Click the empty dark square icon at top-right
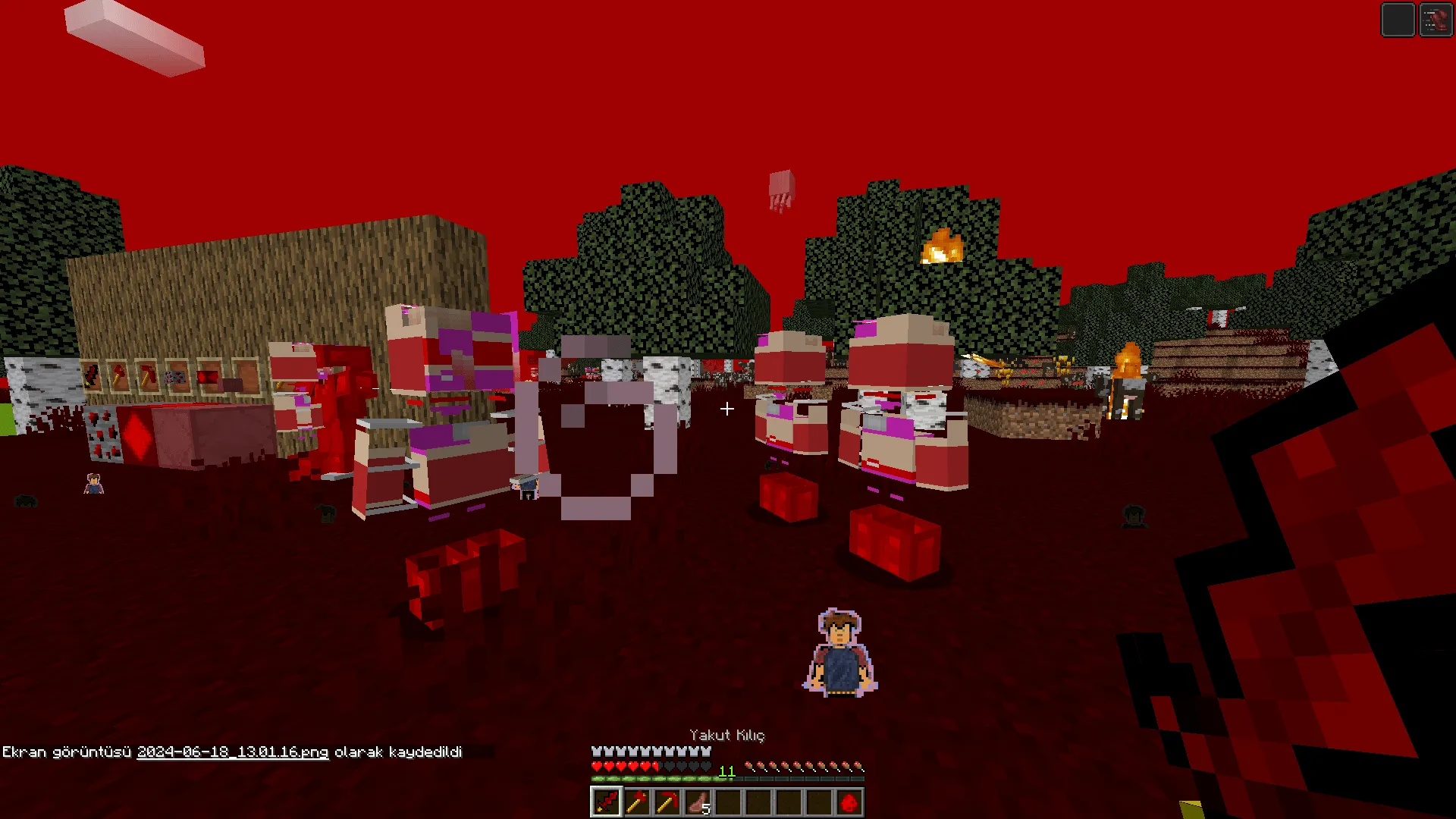 [1398, 19]
